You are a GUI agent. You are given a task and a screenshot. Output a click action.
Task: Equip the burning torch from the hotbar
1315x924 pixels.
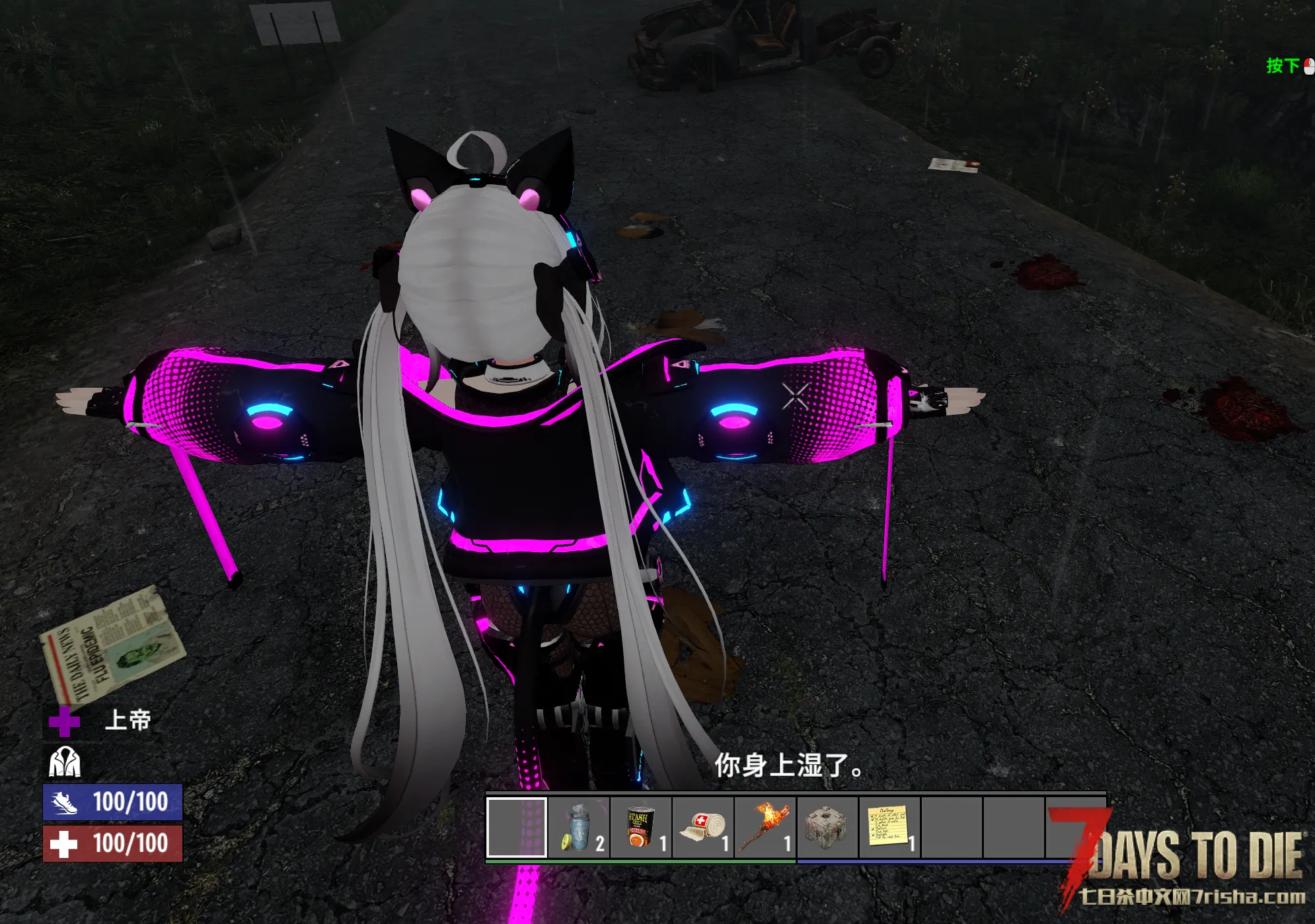pos(765,828)
